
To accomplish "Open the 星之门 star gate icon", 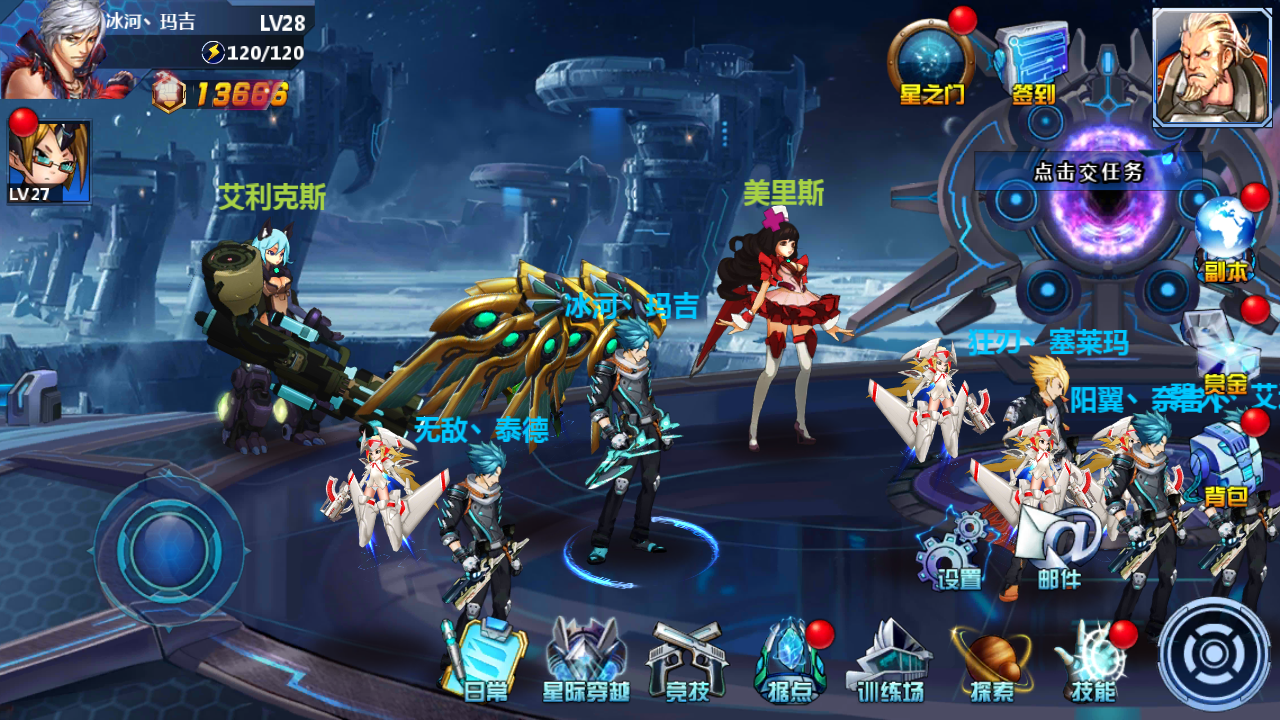I will [x=930, y=62].
